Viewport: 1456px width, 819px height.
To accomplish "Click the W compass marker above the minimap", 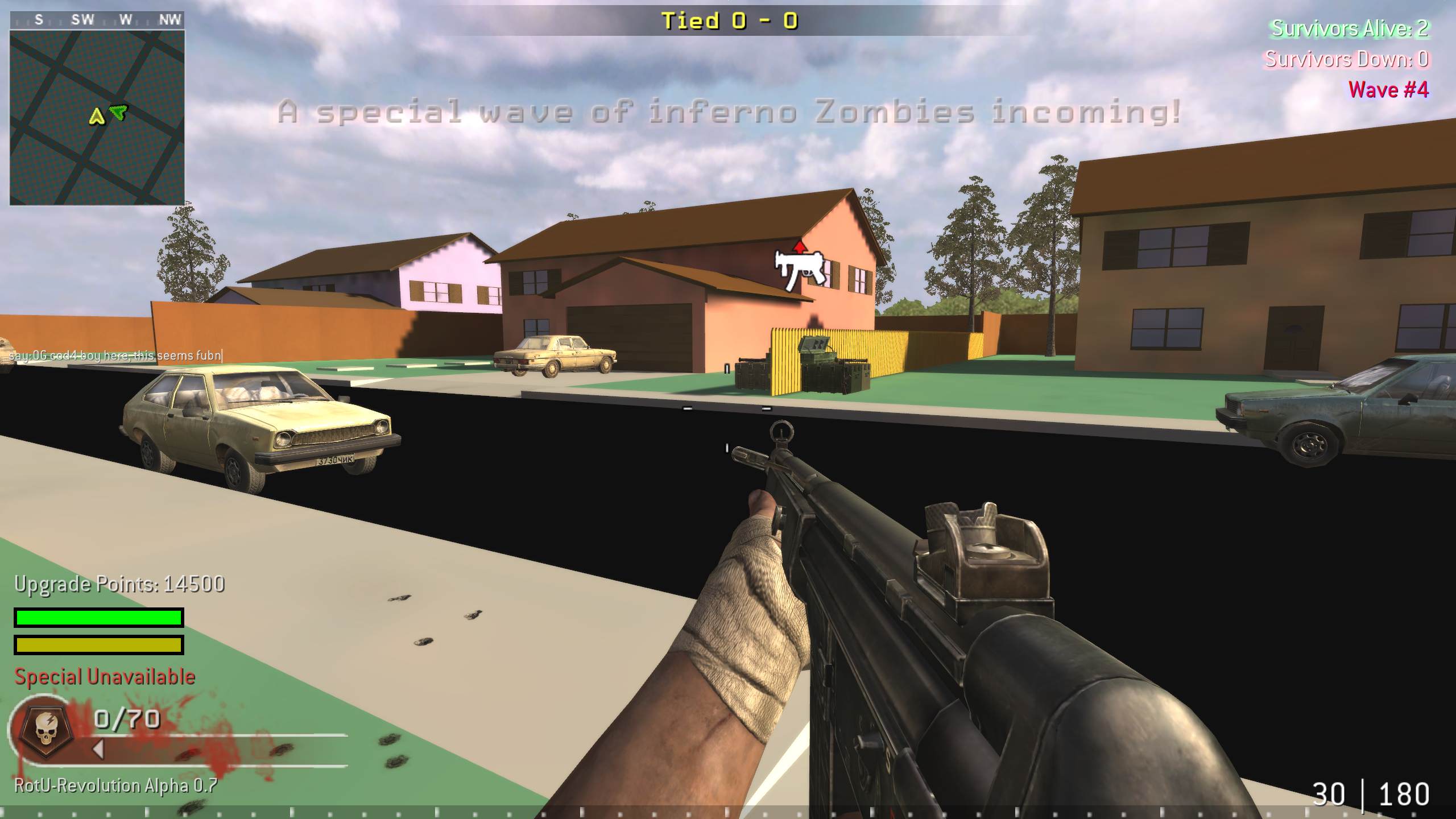I will (x=126, y=19).
